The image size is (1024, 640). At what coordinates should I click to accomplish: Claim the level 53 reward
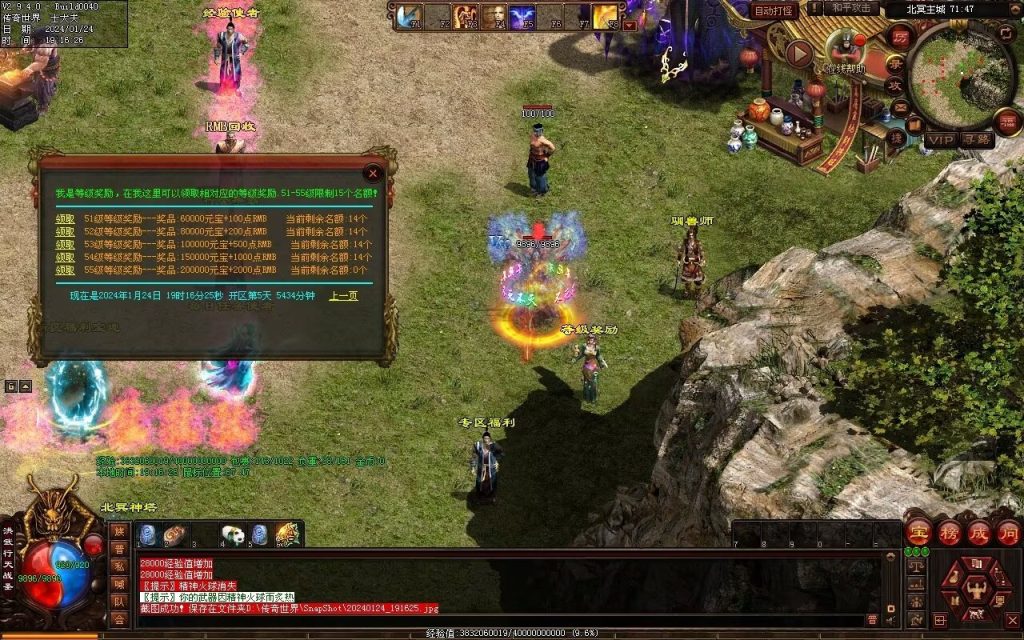coord(65,244)
